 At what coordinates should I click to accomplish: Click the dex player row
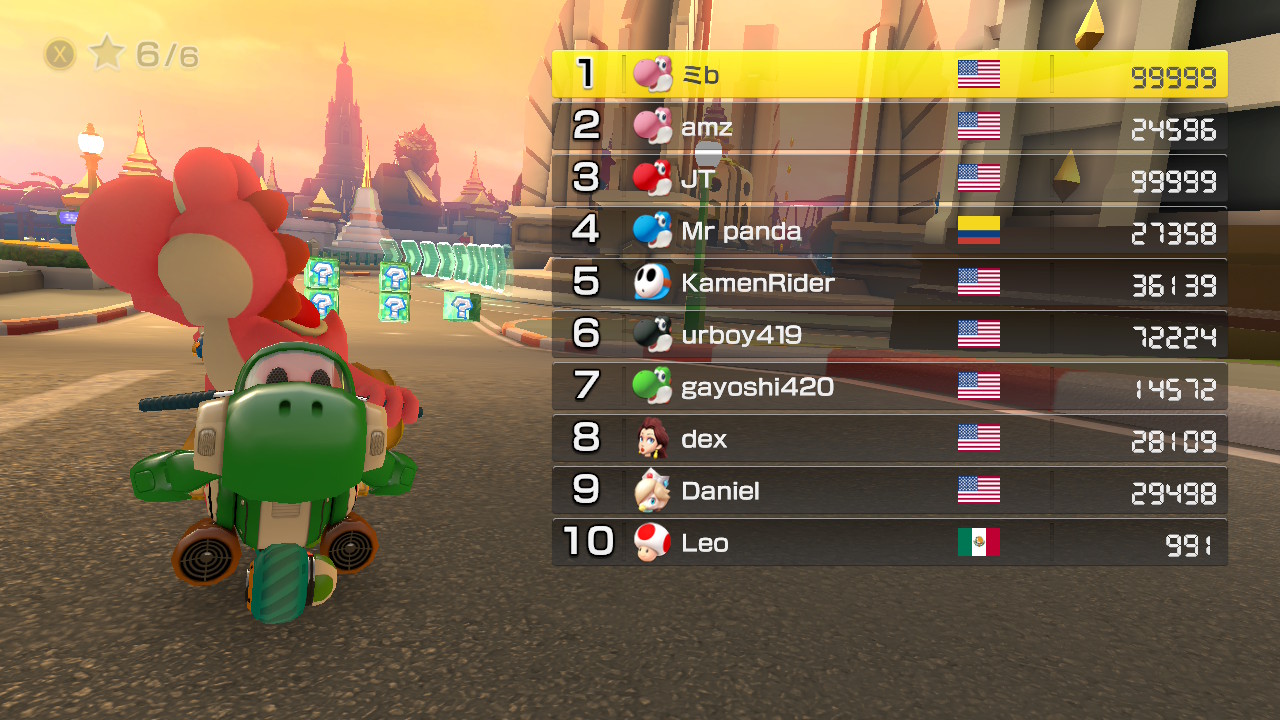click(x=890, y=439)
